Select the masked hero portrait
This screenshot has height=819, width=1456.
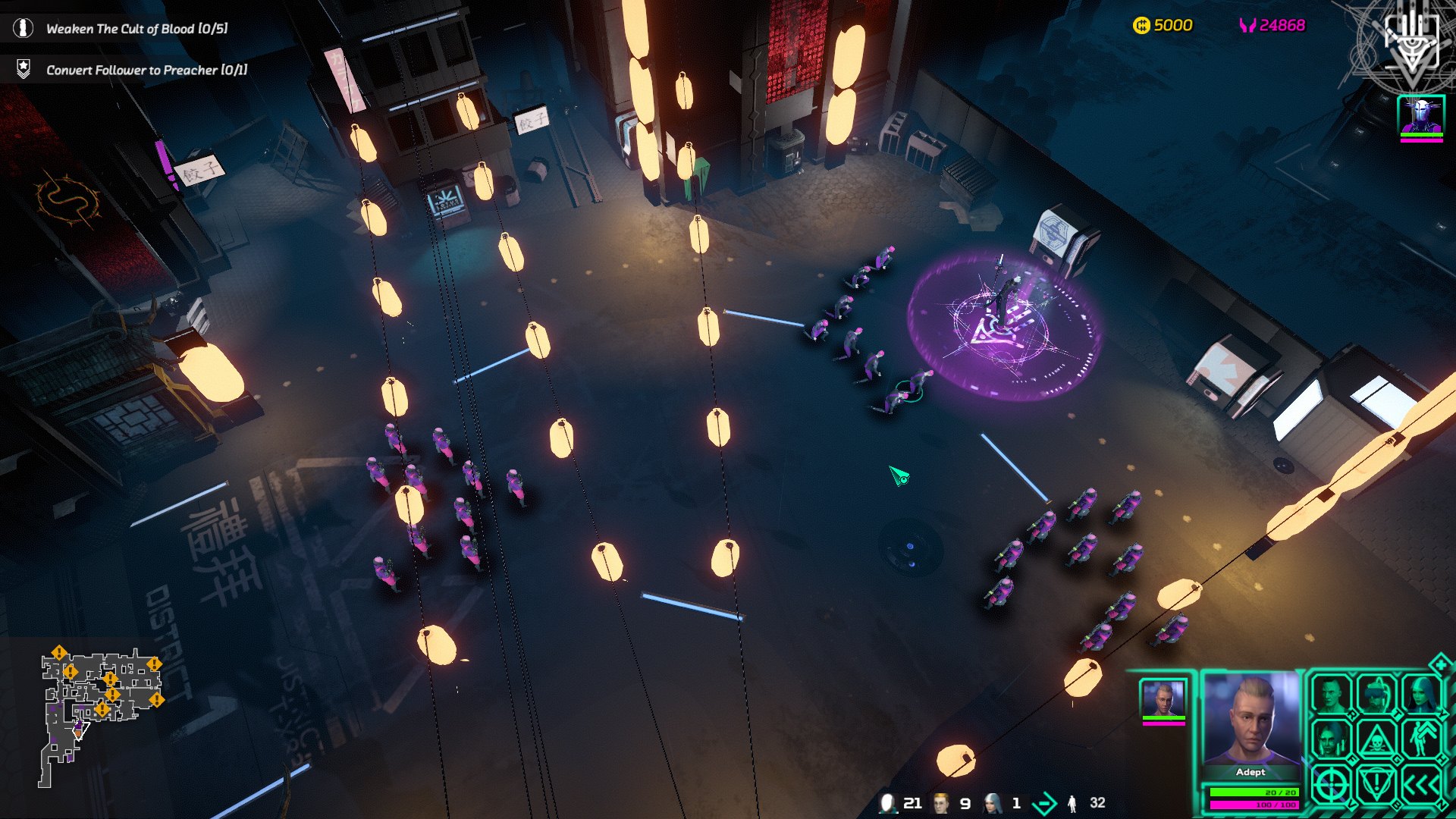tap(1421, 116)
